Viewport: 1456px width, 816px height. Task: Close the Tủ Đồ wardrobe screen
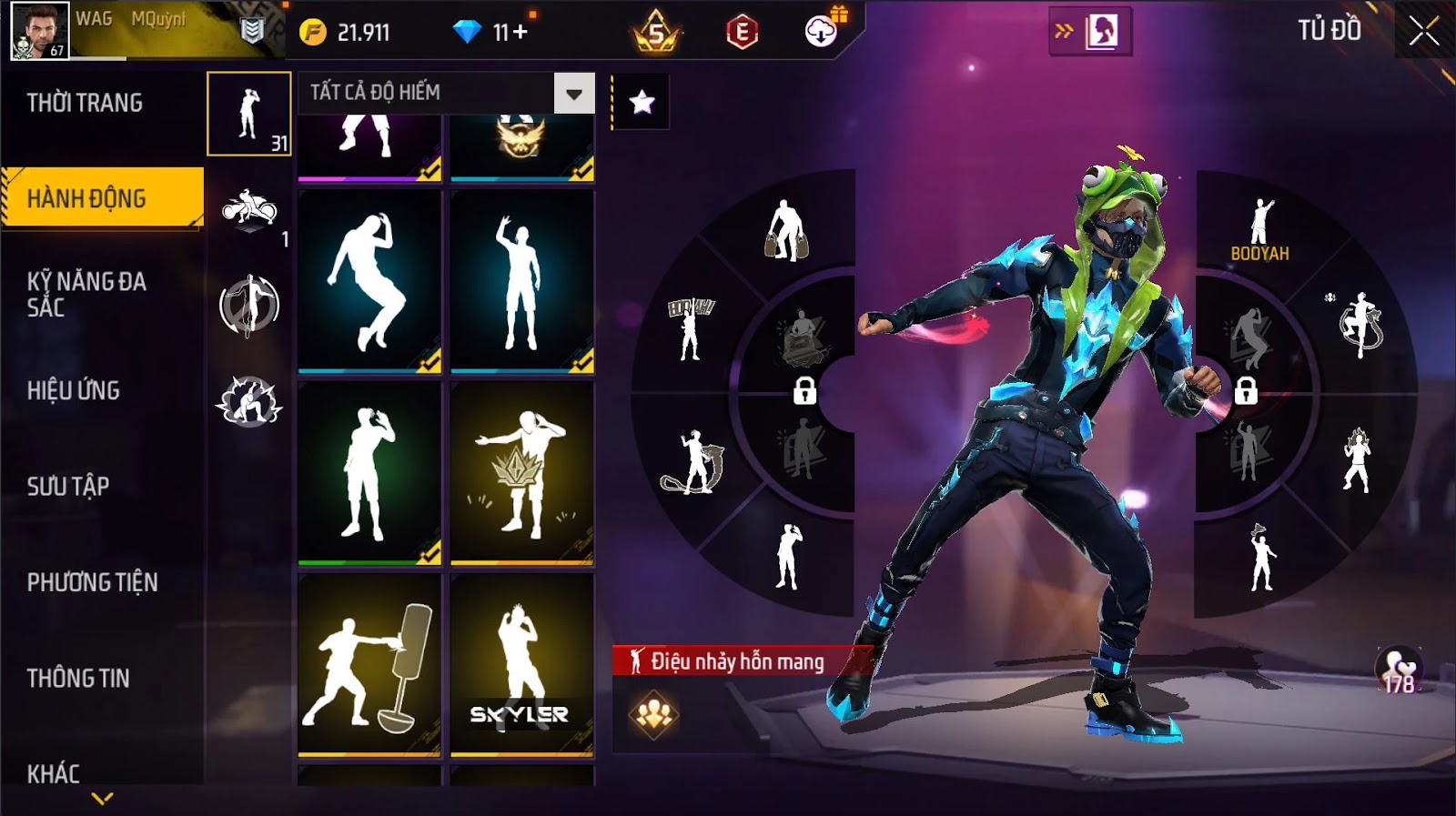pyautogui.click(x=1424, y=32)
